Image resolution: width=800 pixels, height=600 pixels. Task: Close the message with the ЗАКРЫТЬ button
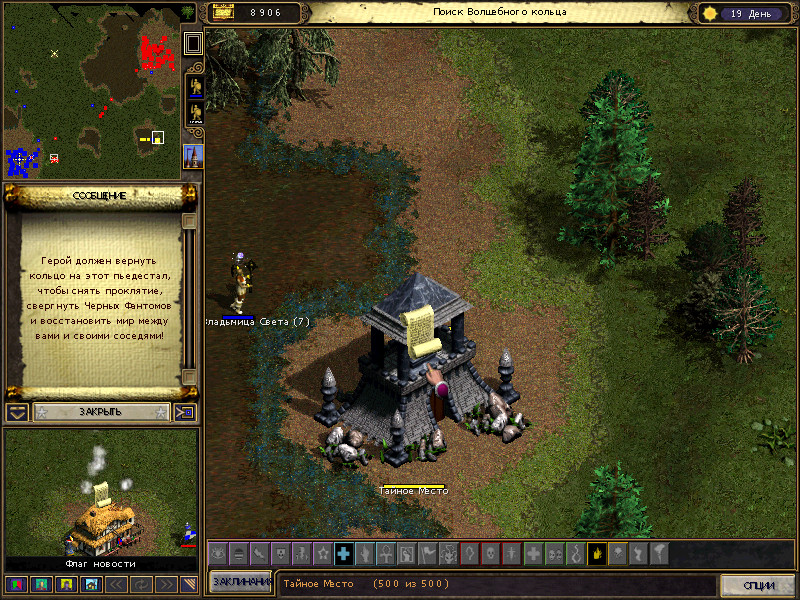point(100,412)
